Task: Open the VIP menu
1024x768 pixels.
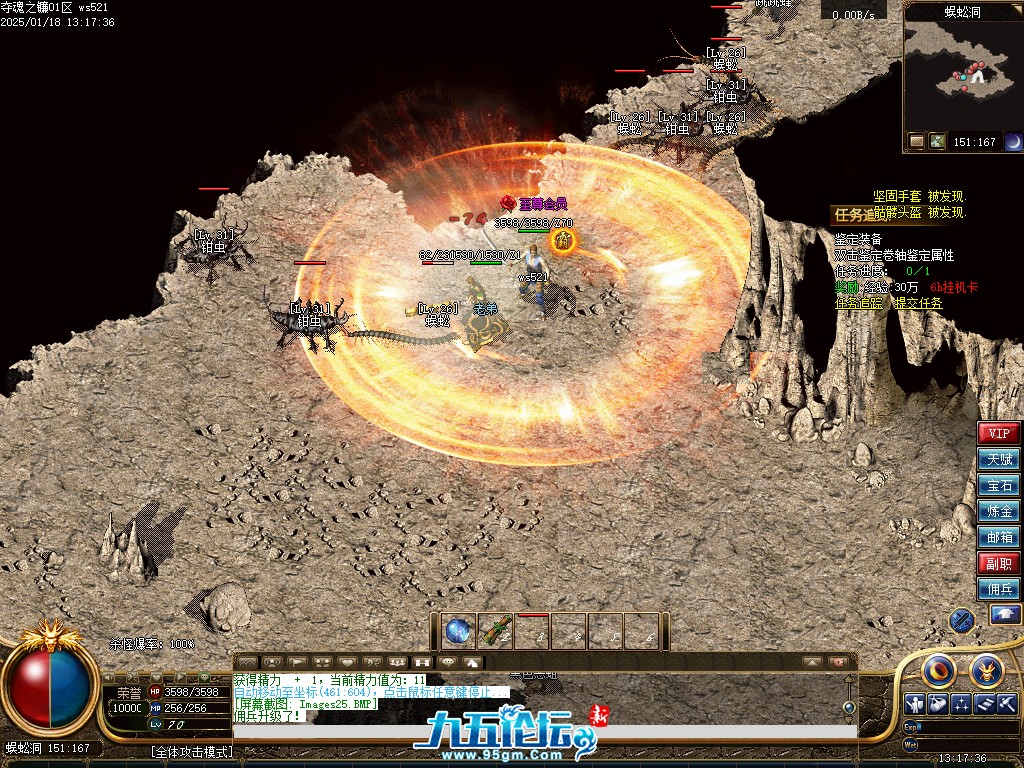Action: [999, 433]
